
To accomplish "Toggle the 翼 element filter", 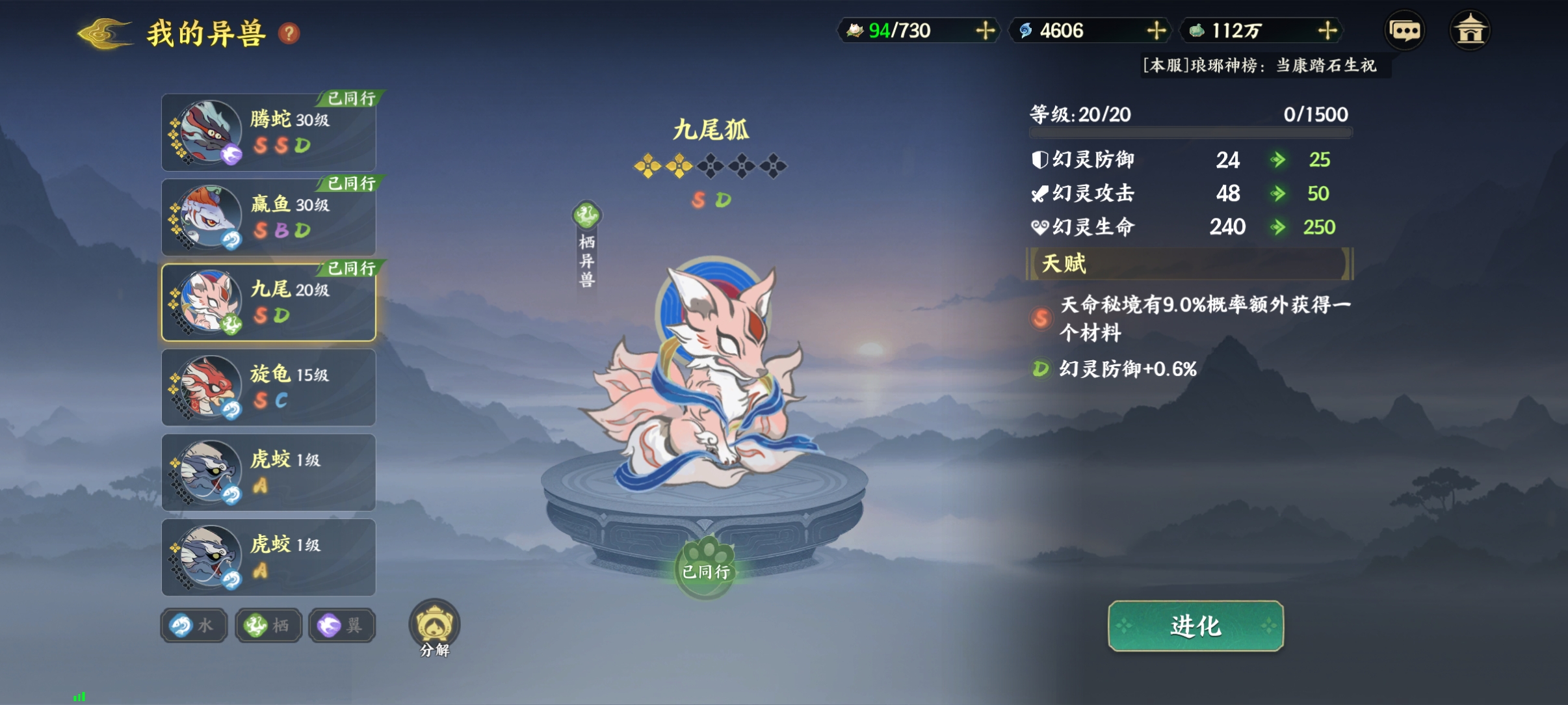I will coord(341,625).
